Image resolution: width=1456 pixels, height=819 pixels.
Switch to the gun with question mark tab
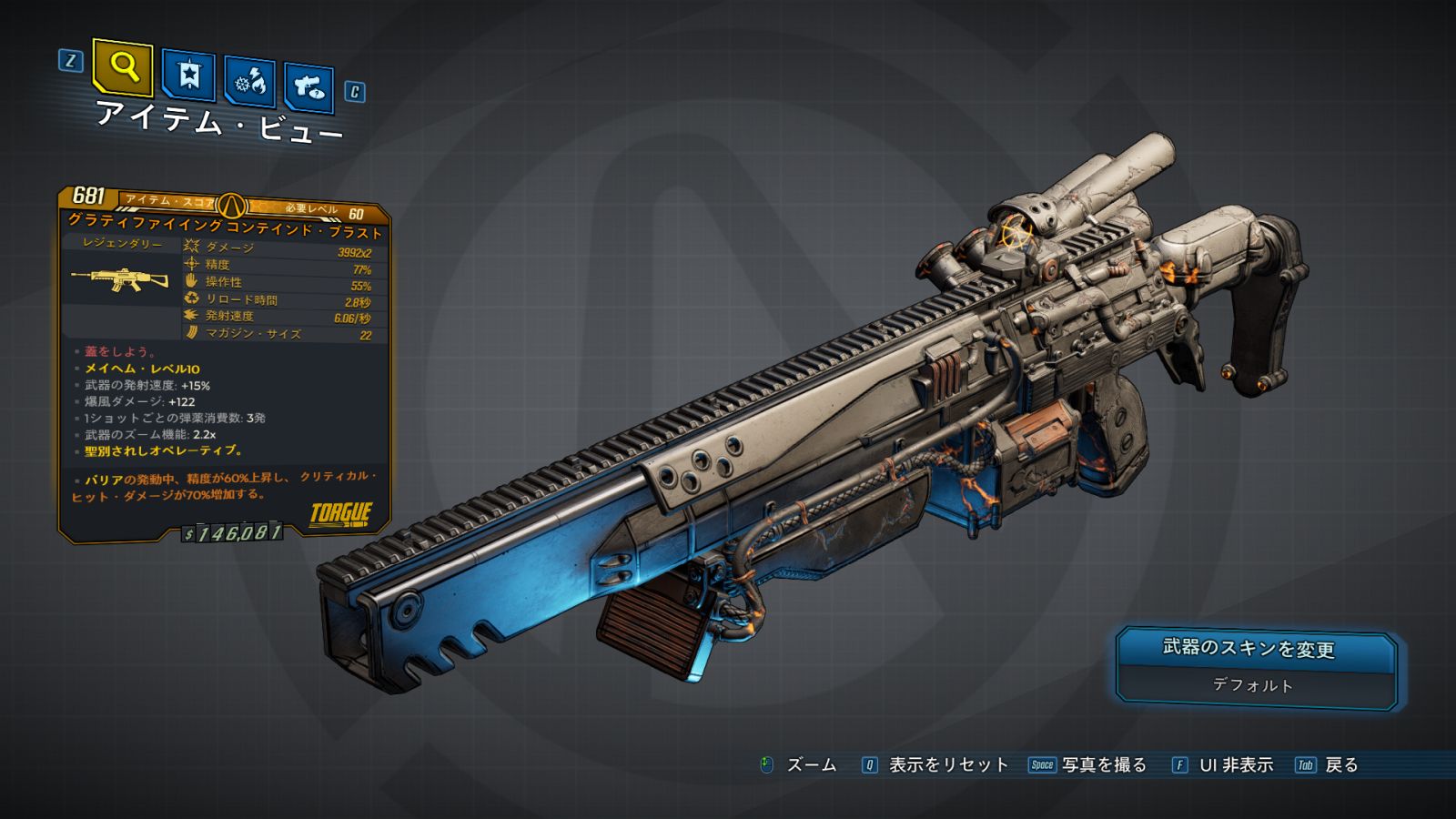pos(308,87)
